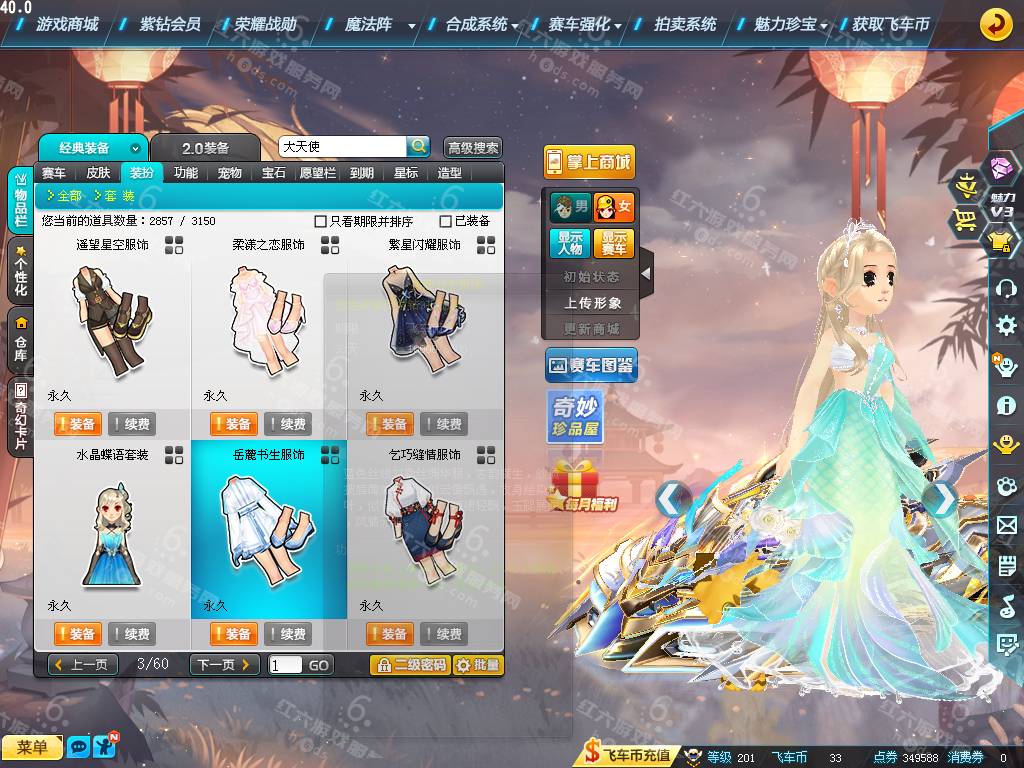Open the 游戏商城 game shop menu
Screen dimensions: 1024x768
click(x=67, y=24)
